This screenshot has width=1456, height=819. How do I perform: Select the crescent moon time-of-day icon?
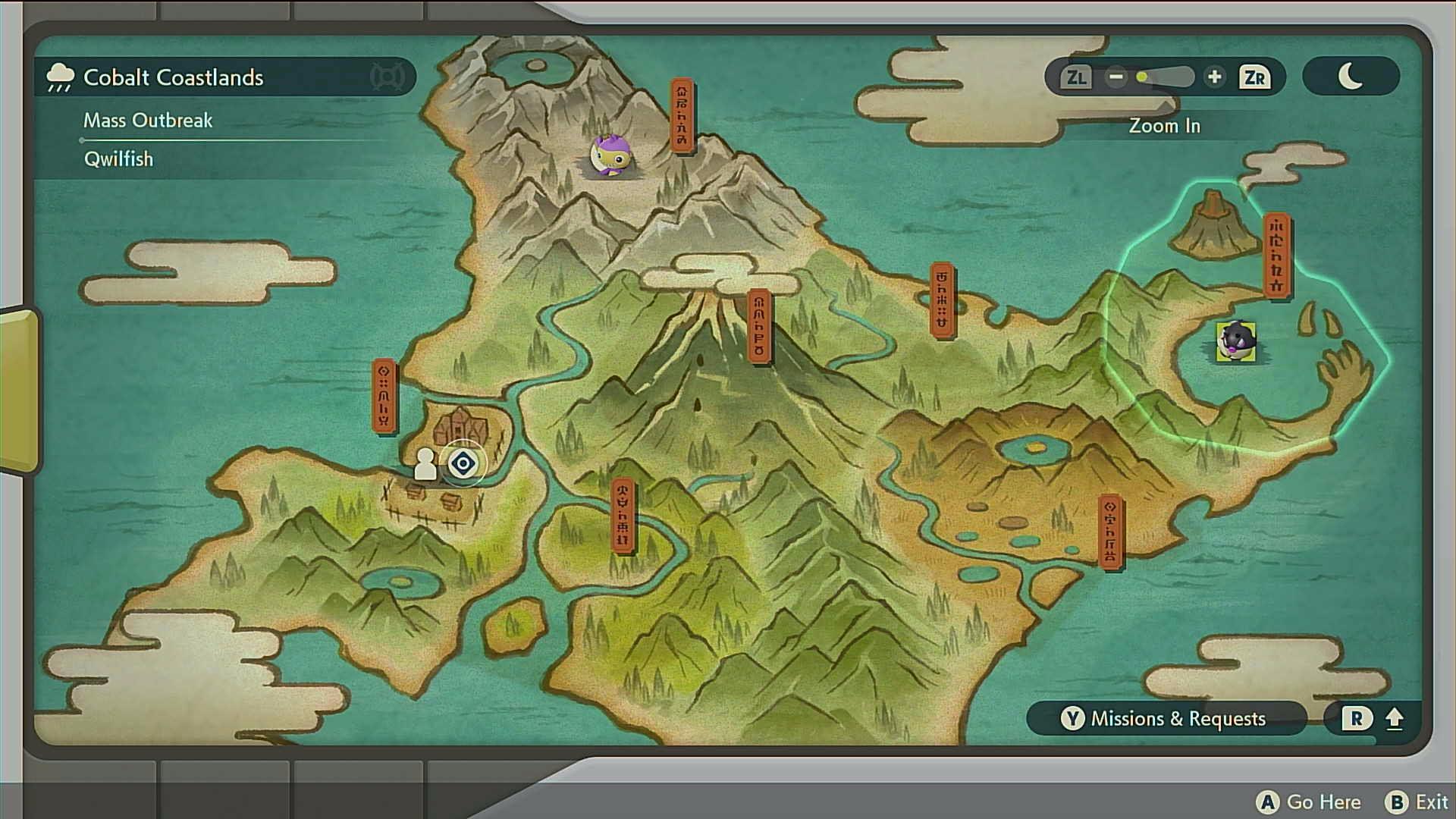[1350, 77]
